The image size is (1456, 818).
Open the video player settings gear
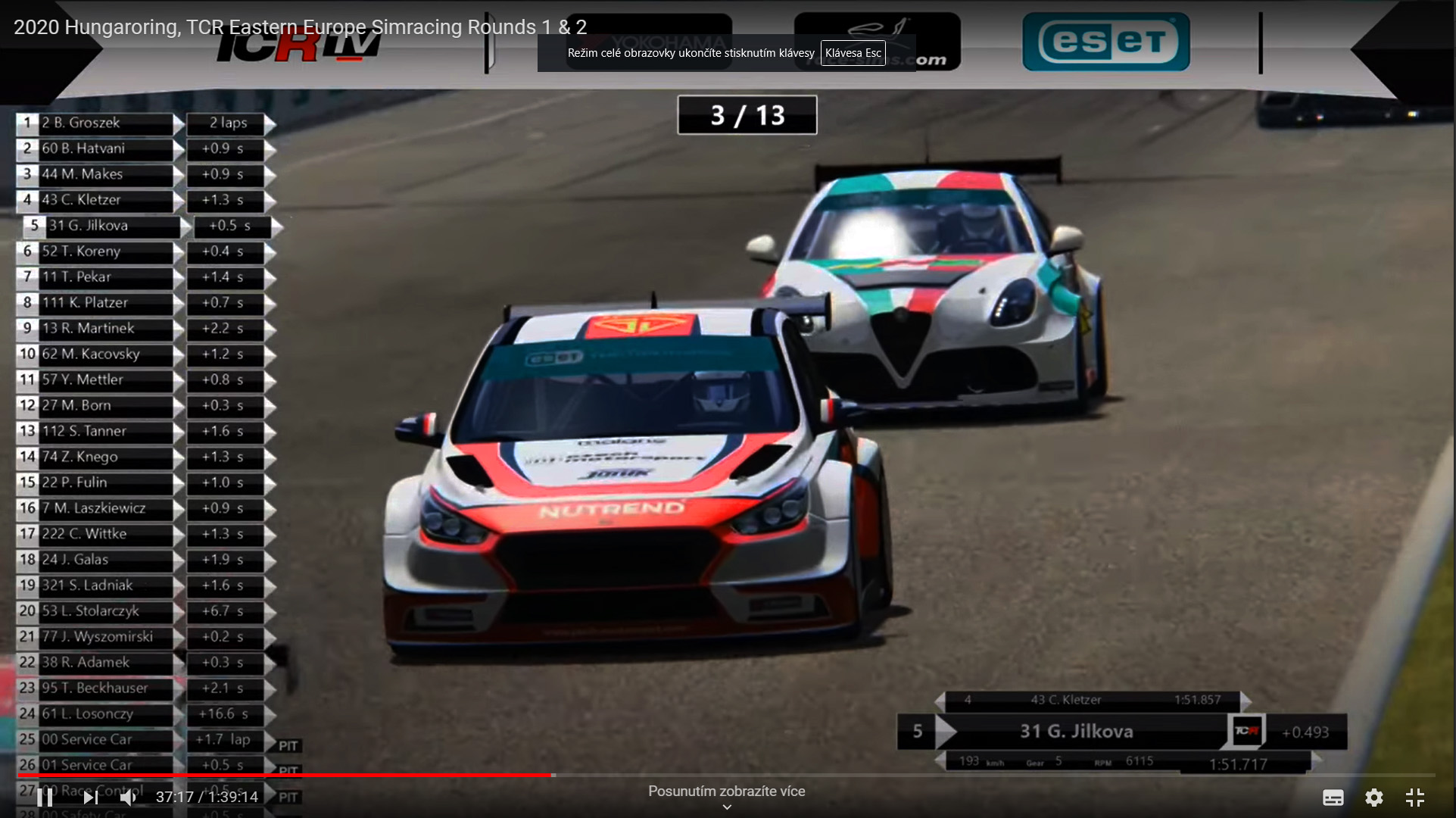pyautogui.click(x=1373, y=797)
